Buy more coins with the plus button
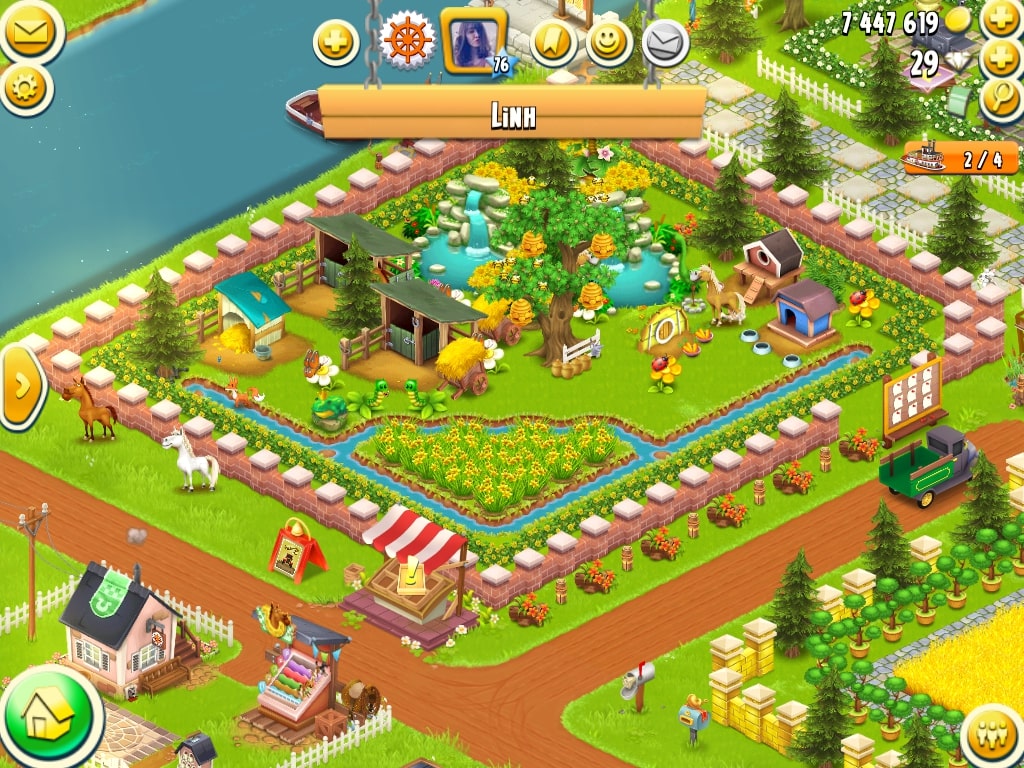 click(x=1001, y=20)
